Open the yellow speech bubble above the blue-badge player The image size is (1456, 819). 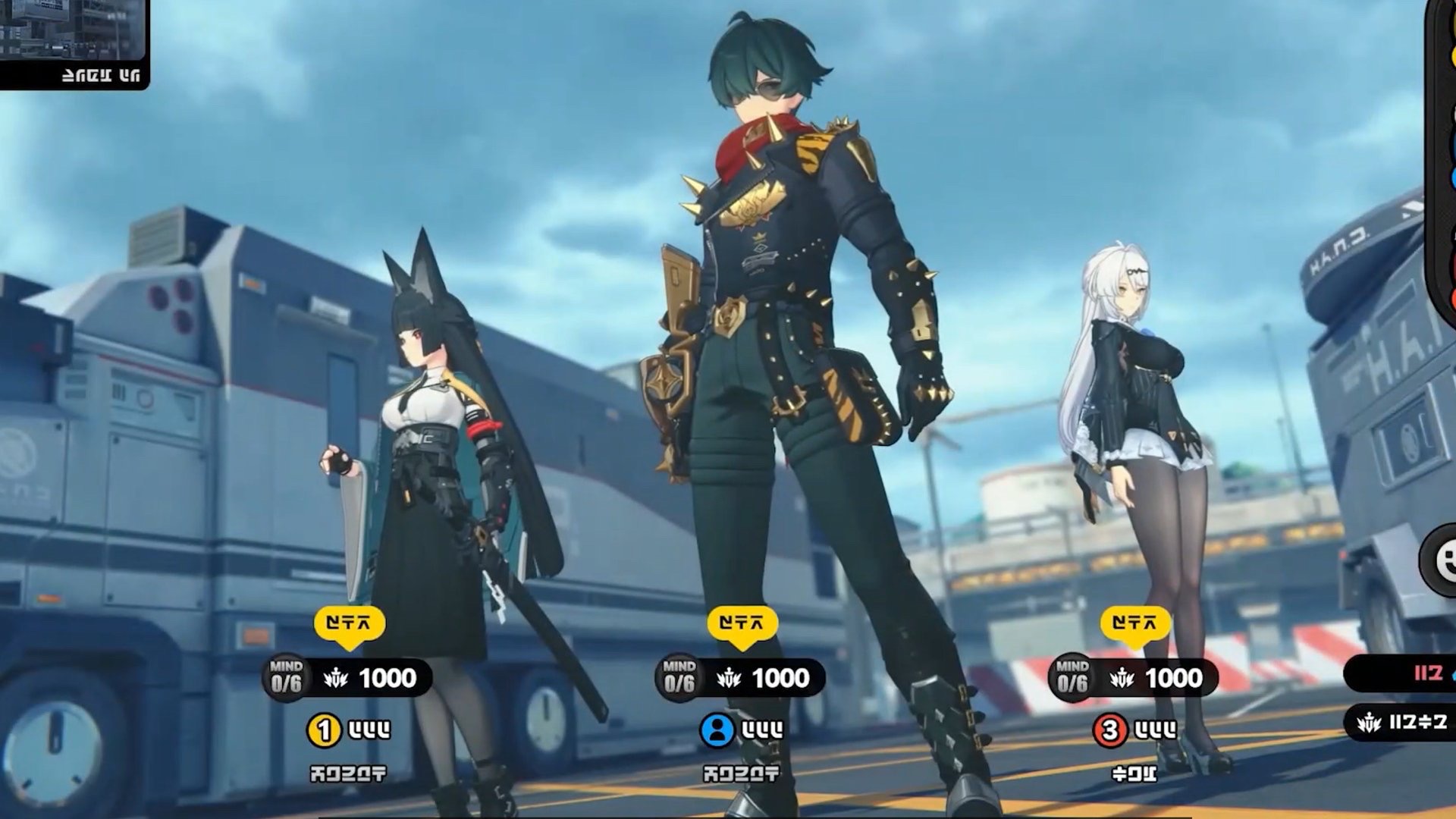tap(742, 625)
